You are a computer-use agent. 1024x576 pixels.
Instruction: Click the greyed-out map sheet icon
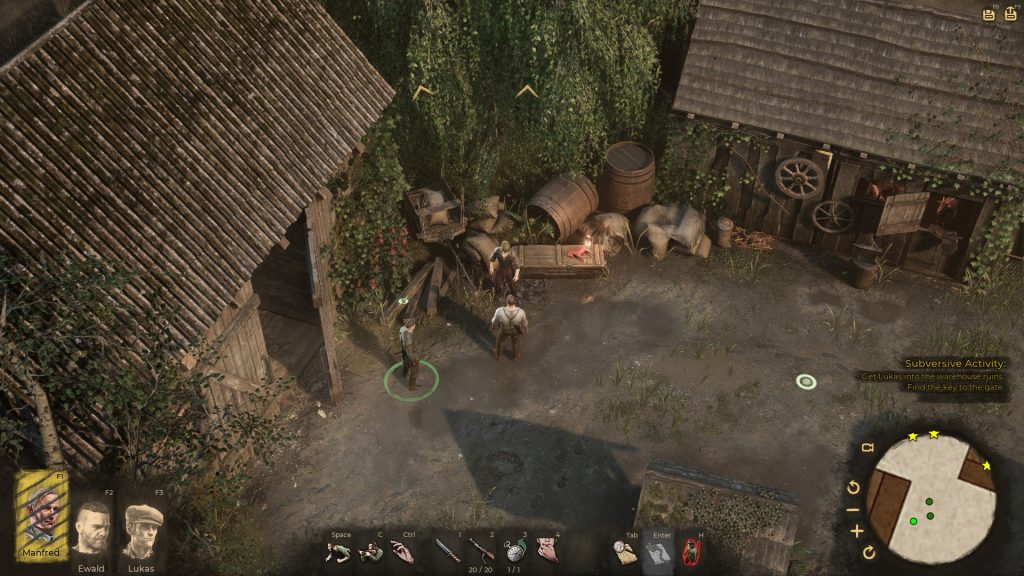pyautogui.click(x=657, y=551)
